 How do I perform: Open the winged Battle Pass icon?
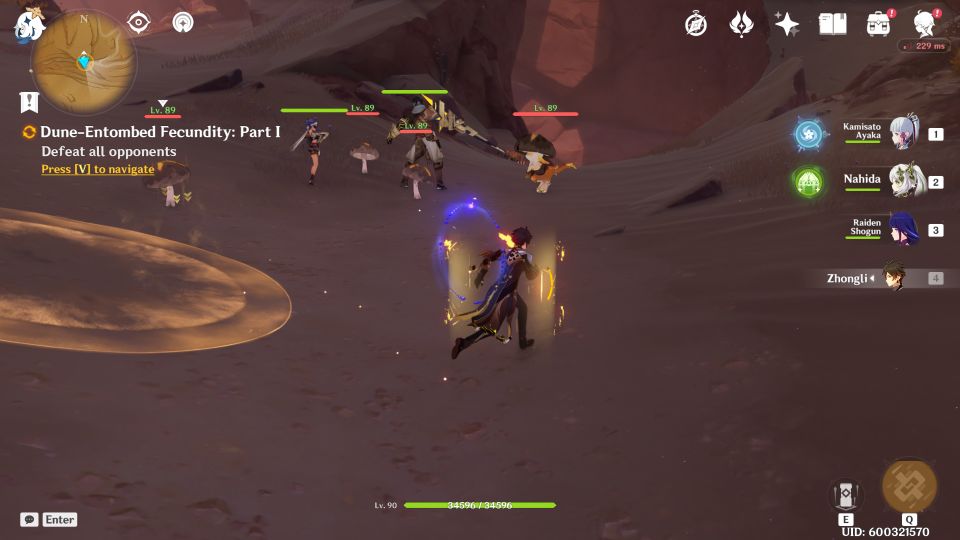click(741, 24)
